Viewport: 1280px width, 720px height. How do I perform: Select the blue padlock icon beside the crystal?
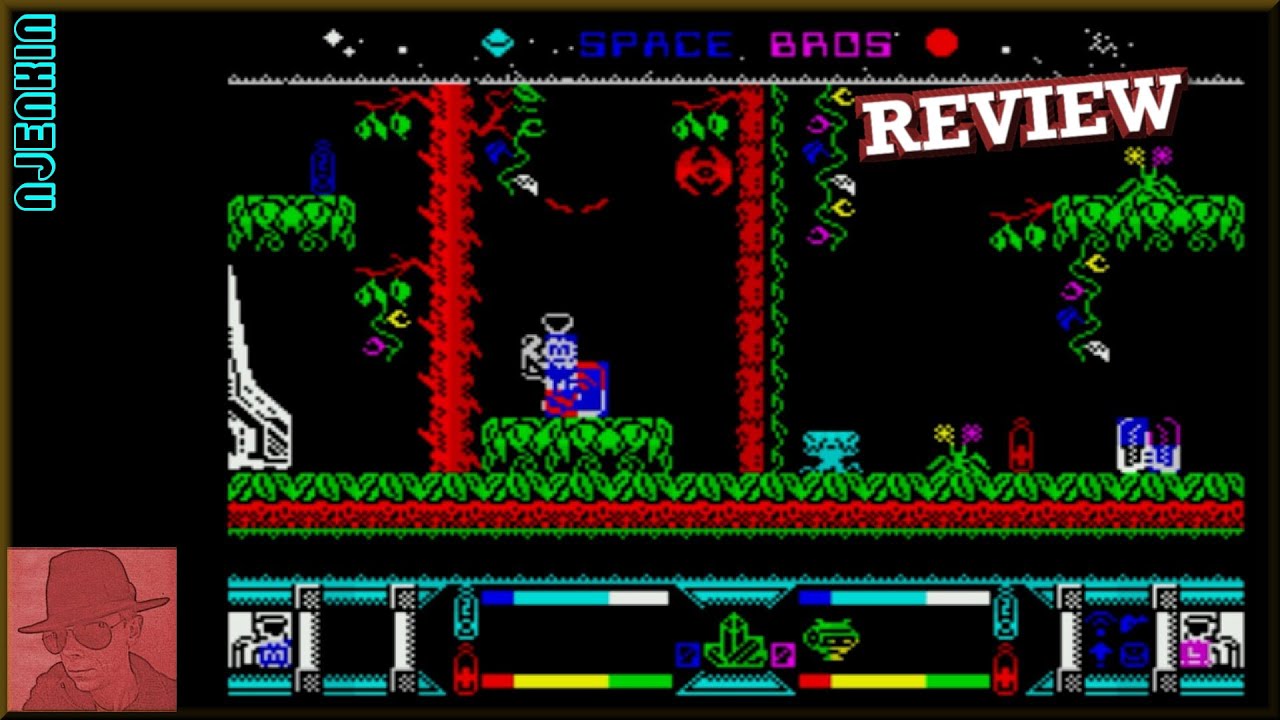coord(688,652)
